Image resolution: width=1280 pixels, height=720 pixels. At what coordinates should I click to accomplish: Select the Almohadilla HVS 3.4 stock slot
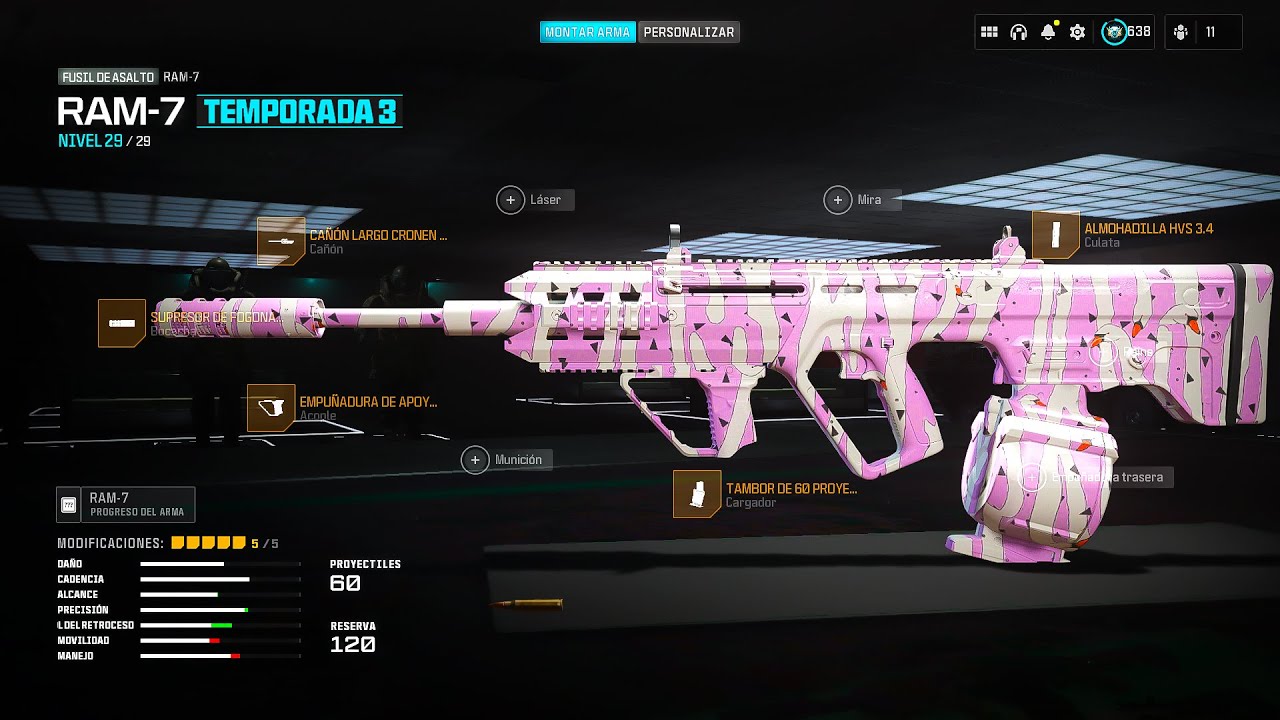click(x=1056, y=235)
